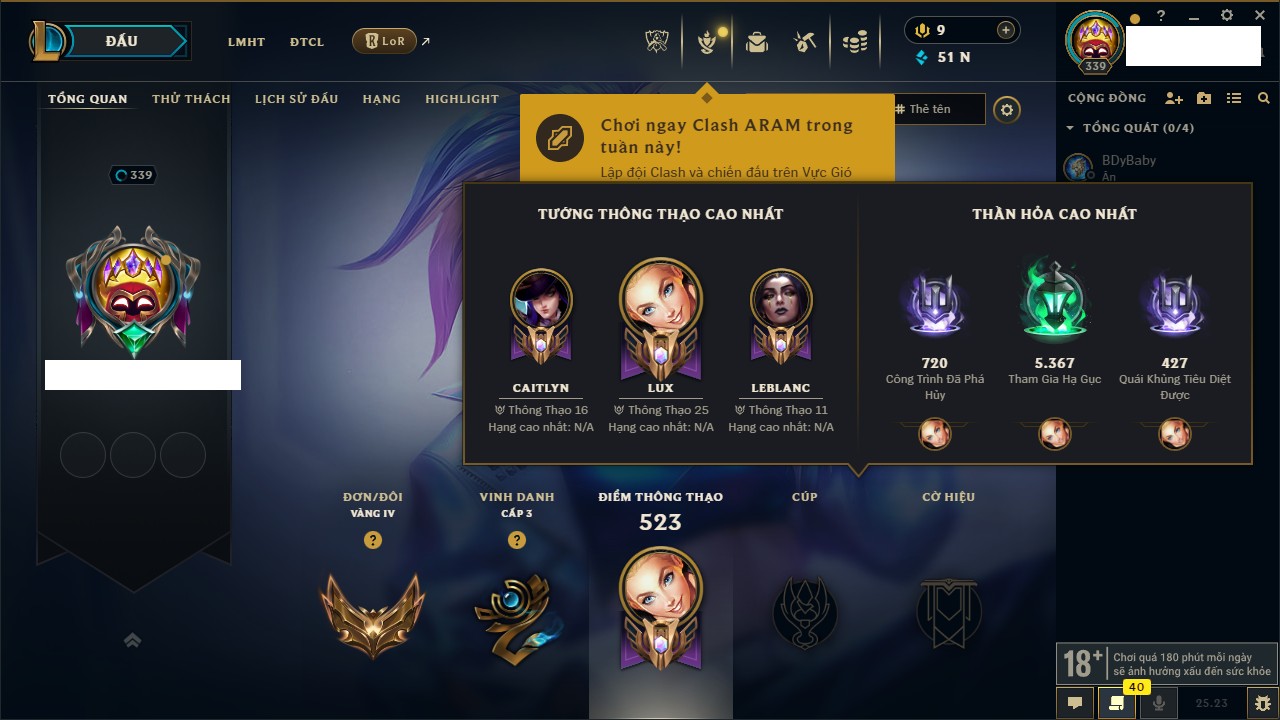This screenshot has width=1280, height=720.
Task: Open the Clash ARAM notification banner
Action: [706, 139]
